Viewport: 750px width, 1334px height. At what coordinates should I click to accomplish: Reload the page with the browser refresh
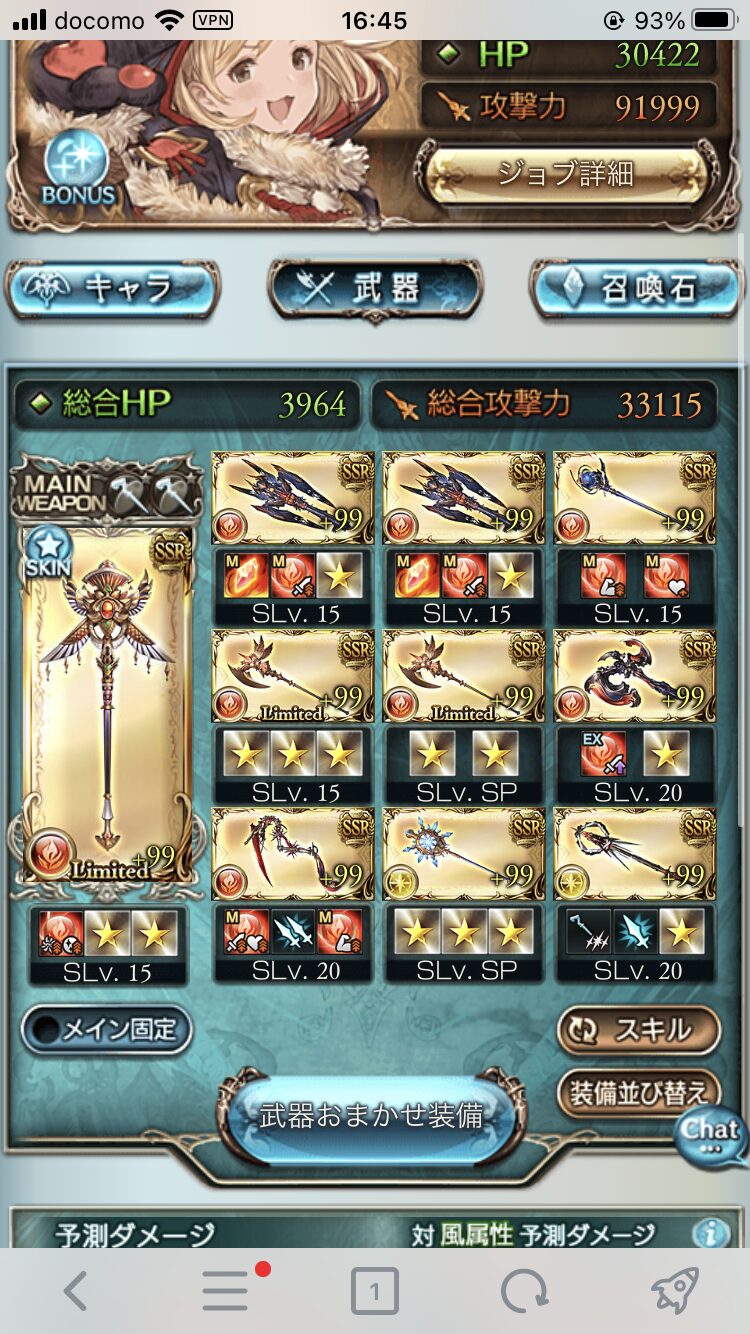(x=524, y=1292)
